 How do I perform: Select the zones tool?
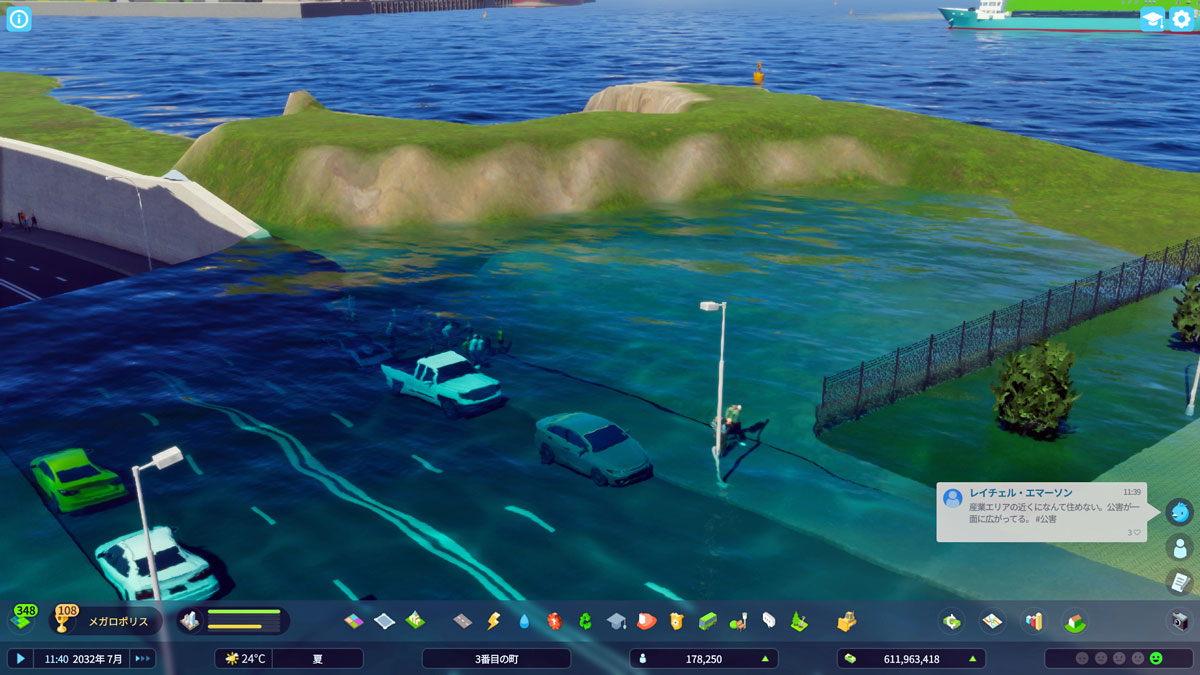click(x=354, y=621)
